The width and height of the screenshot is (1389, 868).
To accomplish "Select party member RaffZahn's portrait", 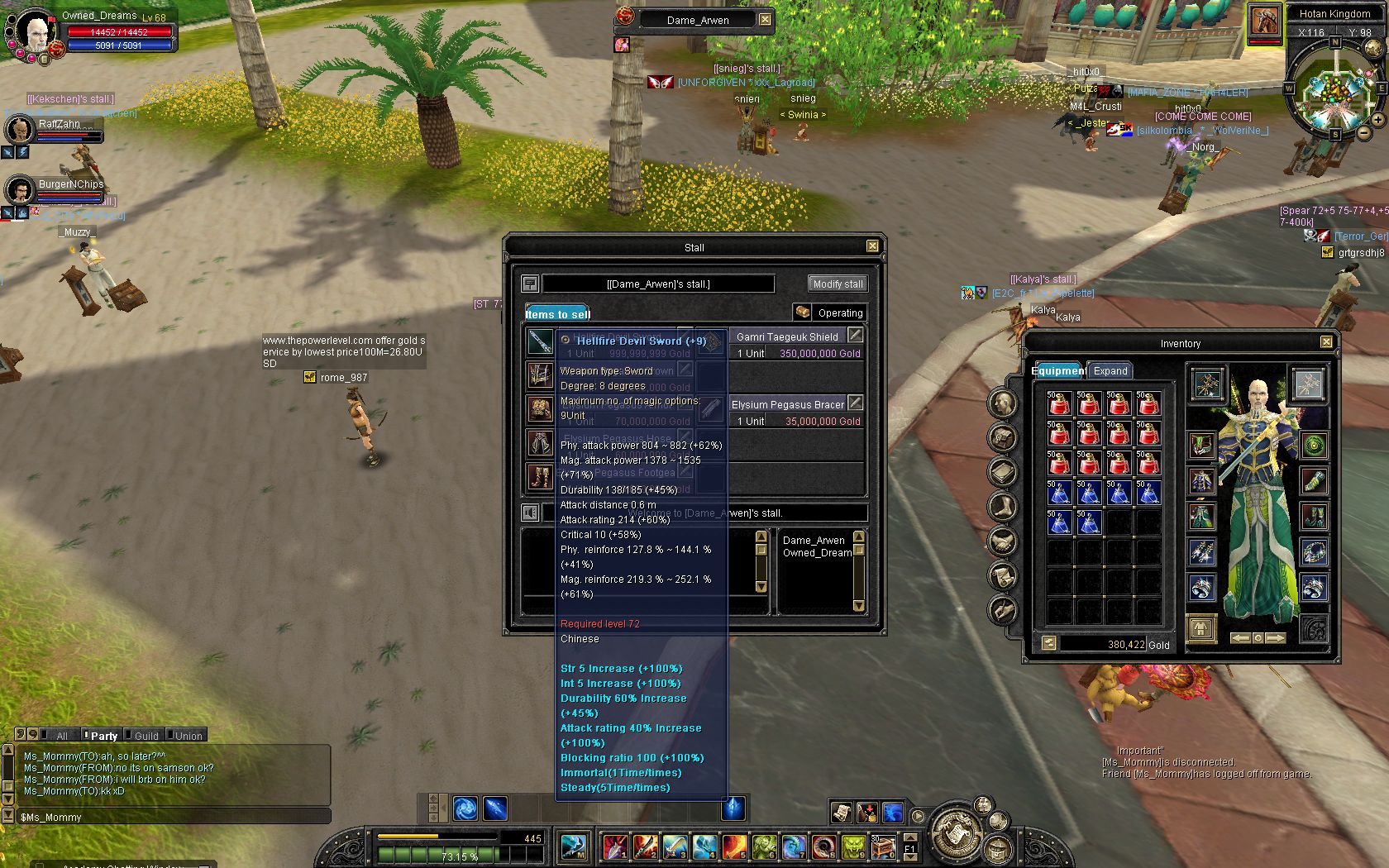I will click(x=19, y=130).
